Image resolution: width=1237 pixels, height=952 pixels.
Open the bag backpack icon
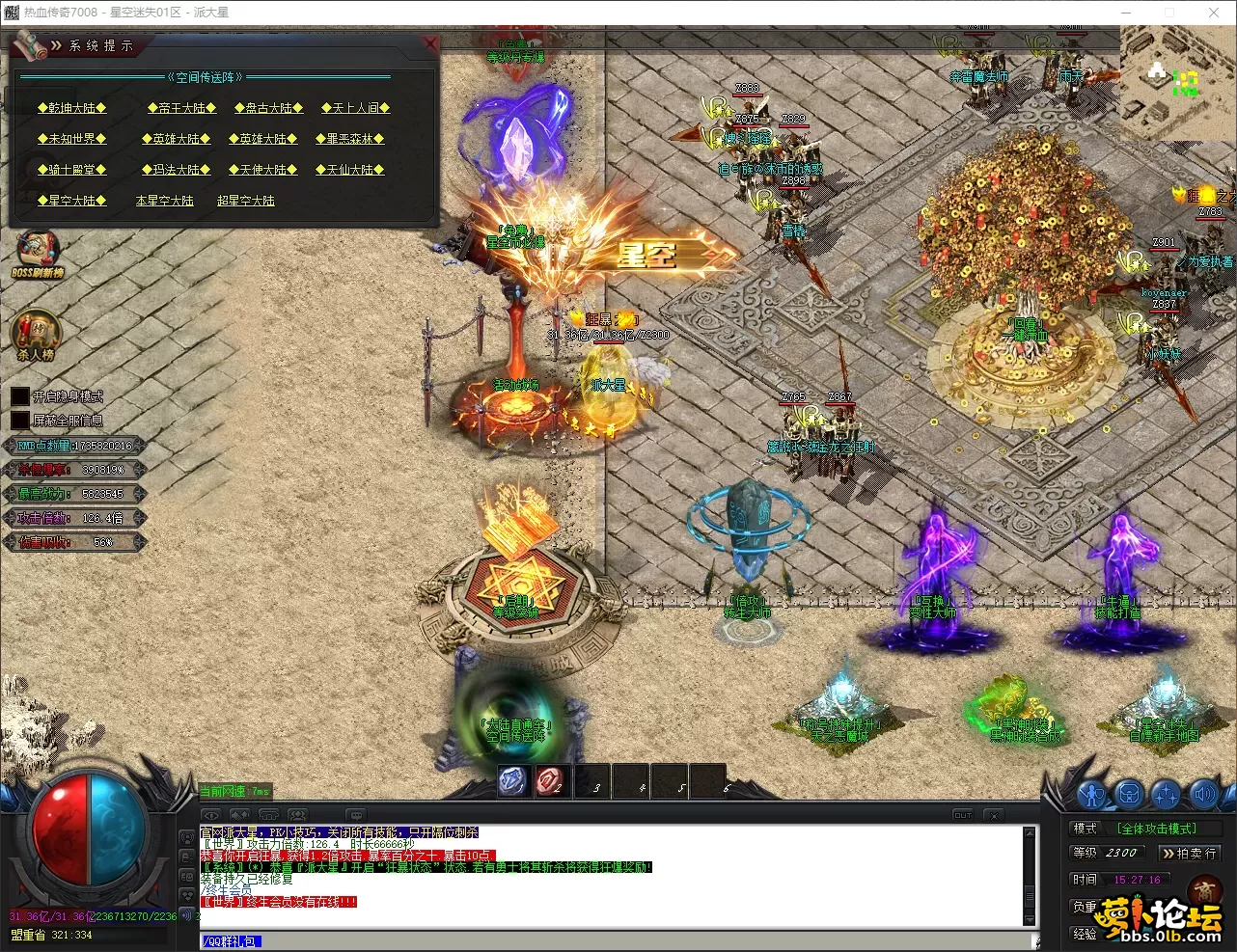pyautogui.click(x=1129, y=795)
